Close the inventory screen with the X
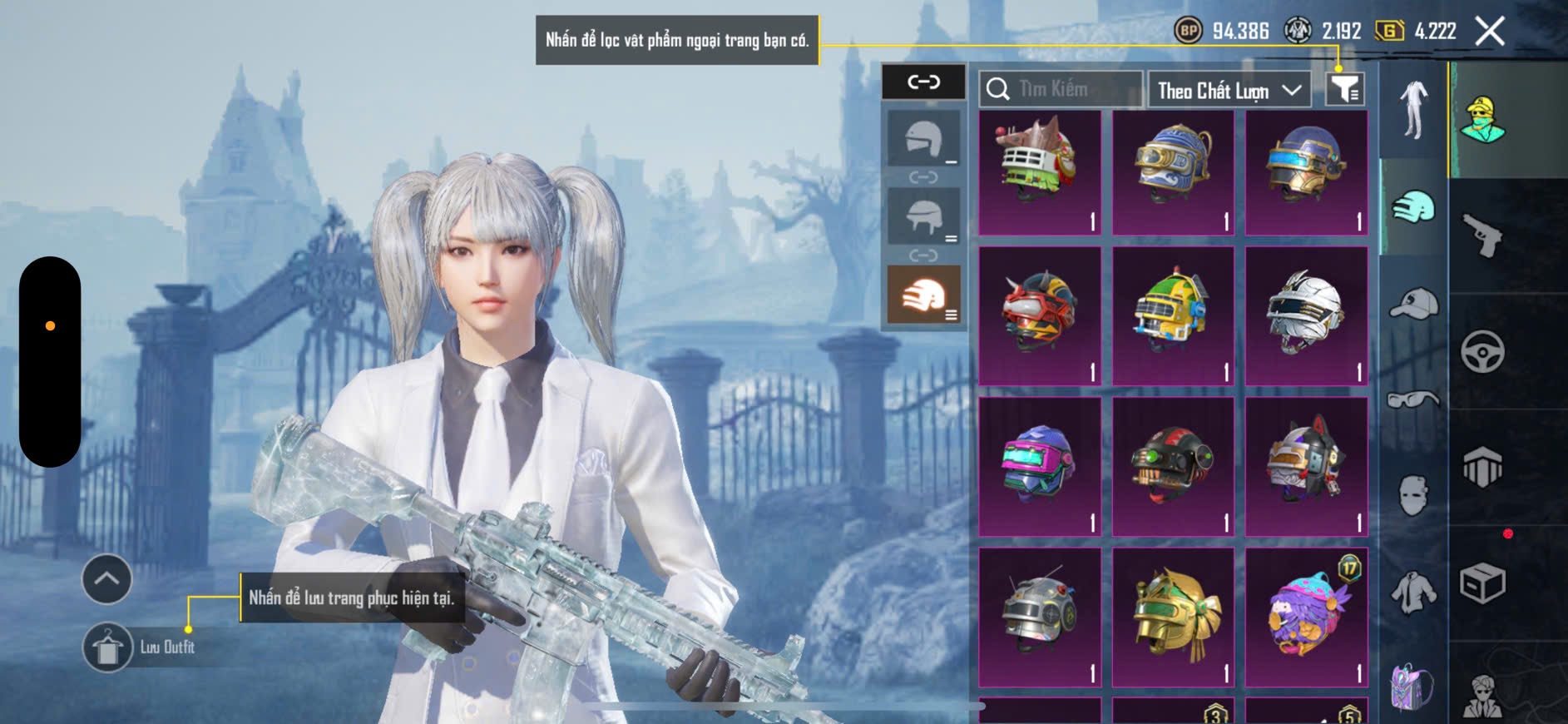The image size is (1568, 724). tap(1489, 32)
